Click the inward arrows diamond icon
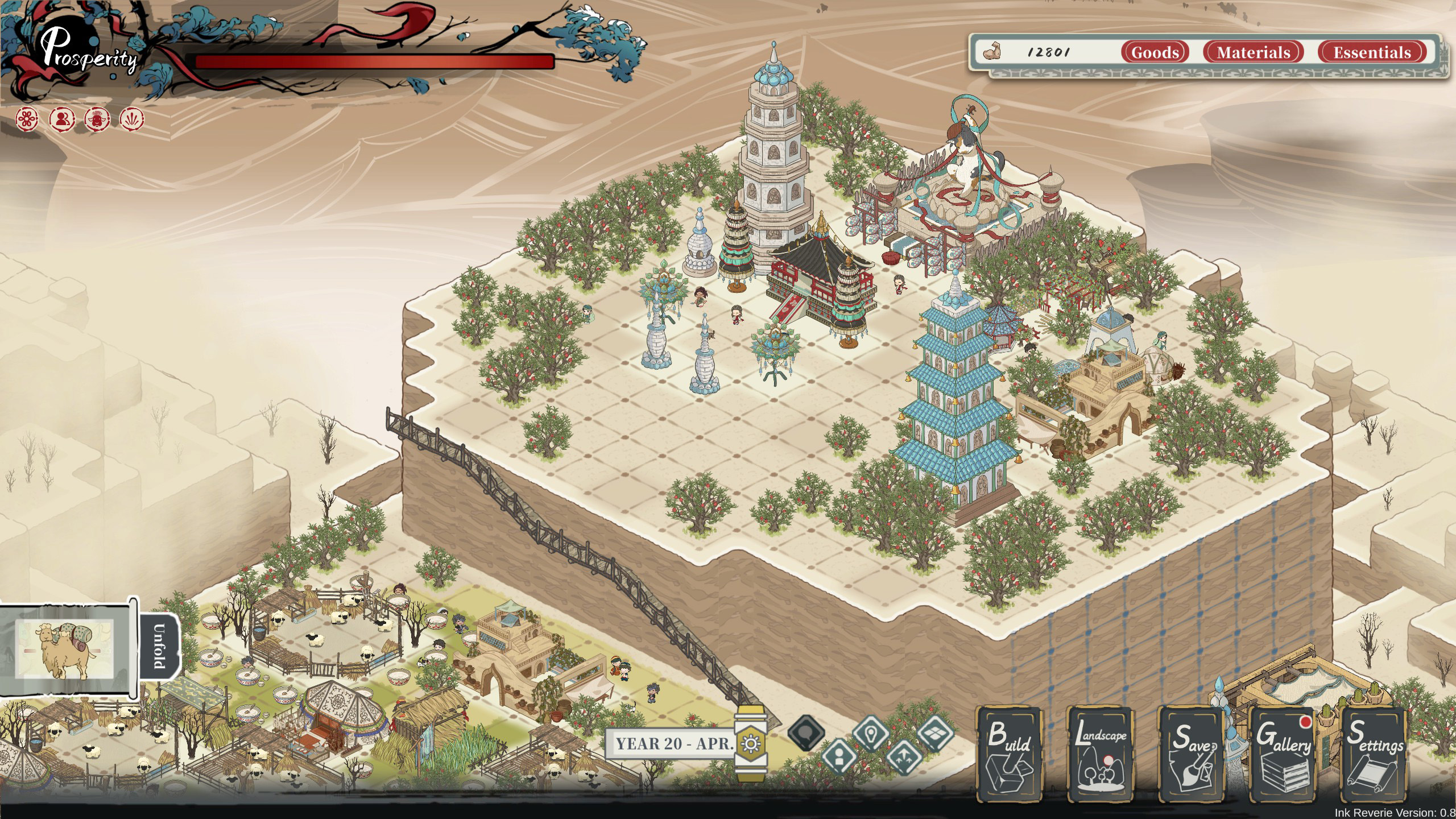 903,758
